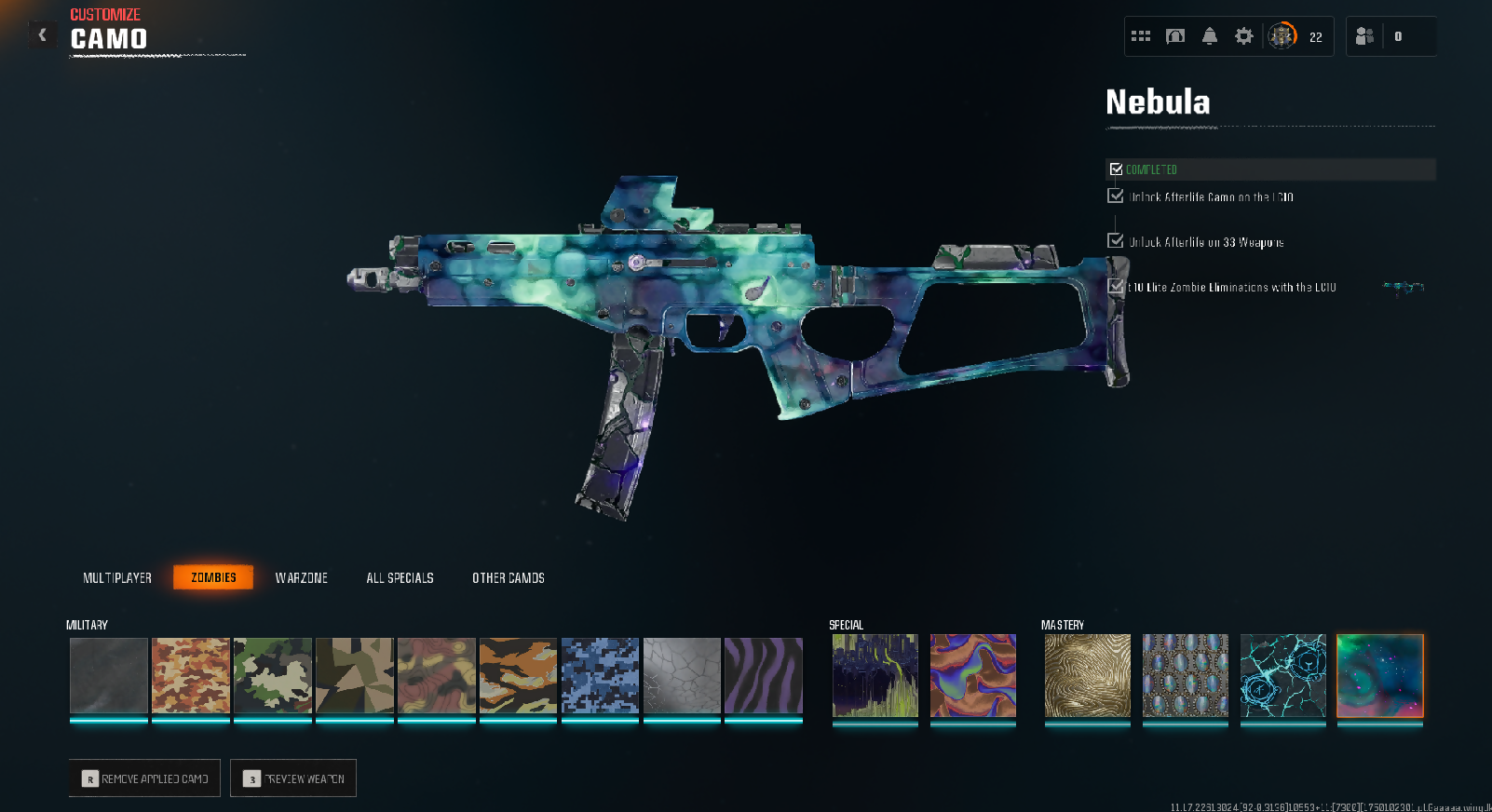This screenshot has height=812, width=1492.
Task: Preview the weapon
Action: [x=293, y=778]
